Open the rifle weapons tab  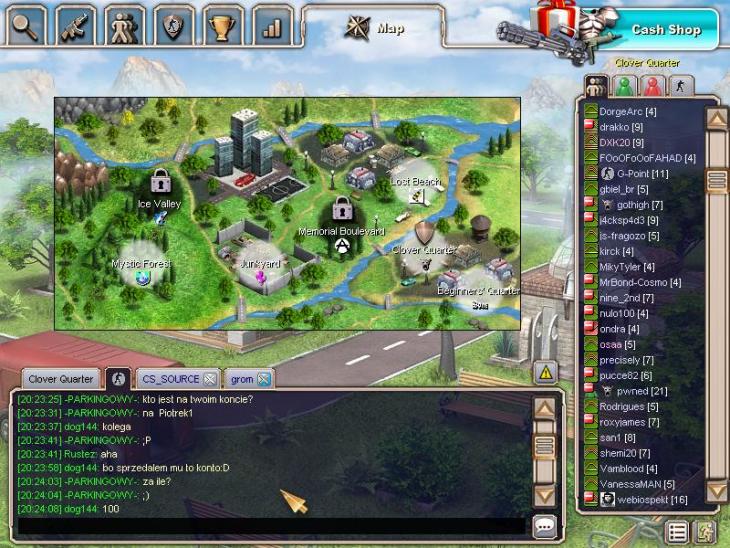[75, 25]
